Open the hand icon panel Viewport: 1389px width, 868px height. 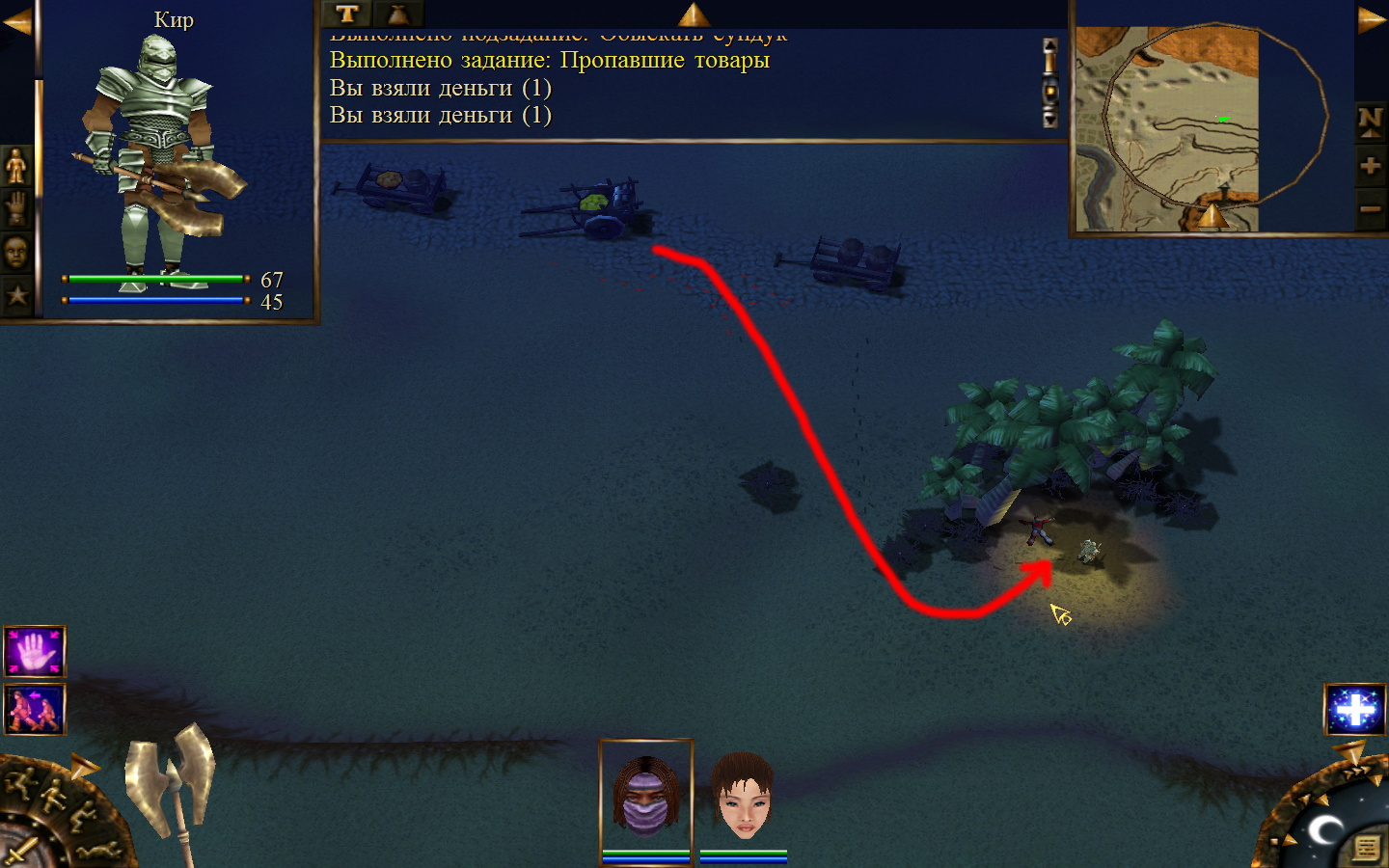pos(16,208)
